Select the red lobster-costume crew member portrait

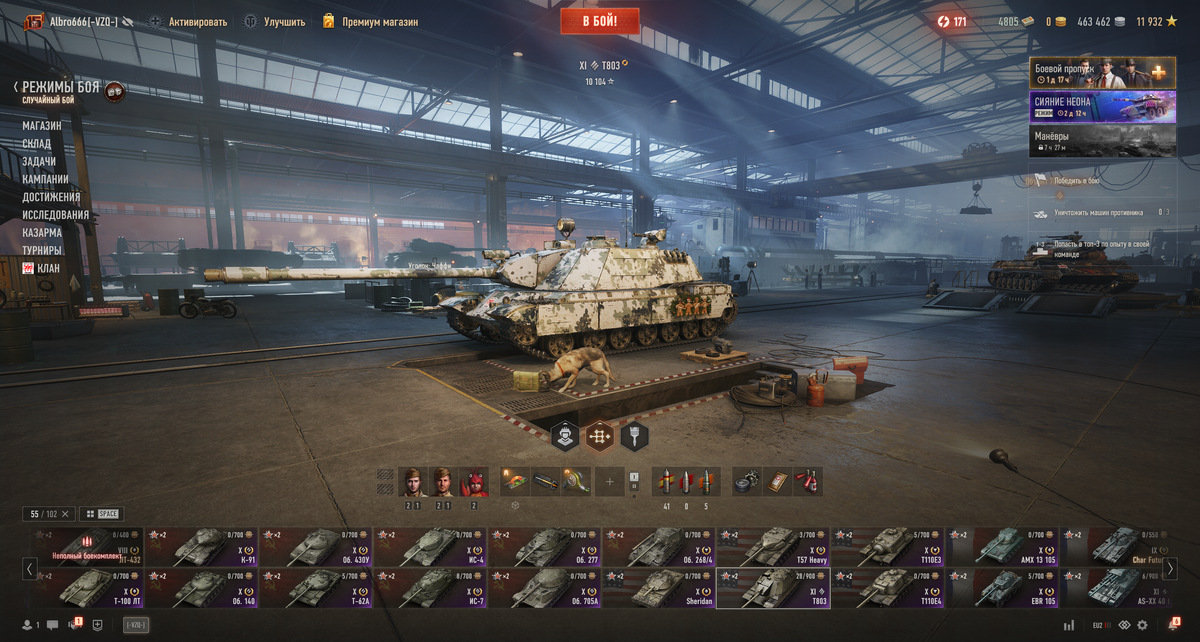474,483
